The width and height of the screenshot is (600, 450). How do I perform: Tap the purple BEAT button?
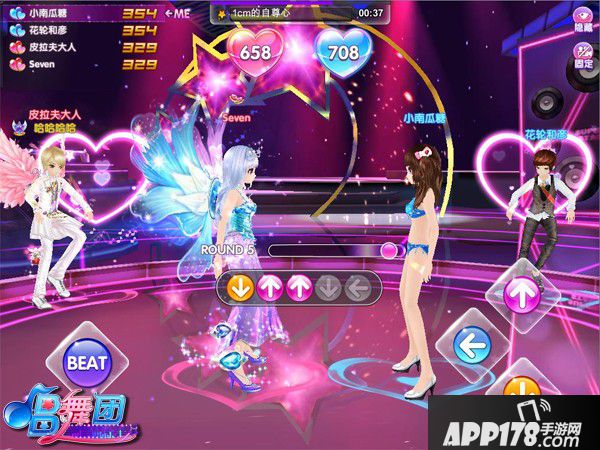pos(87,361)
